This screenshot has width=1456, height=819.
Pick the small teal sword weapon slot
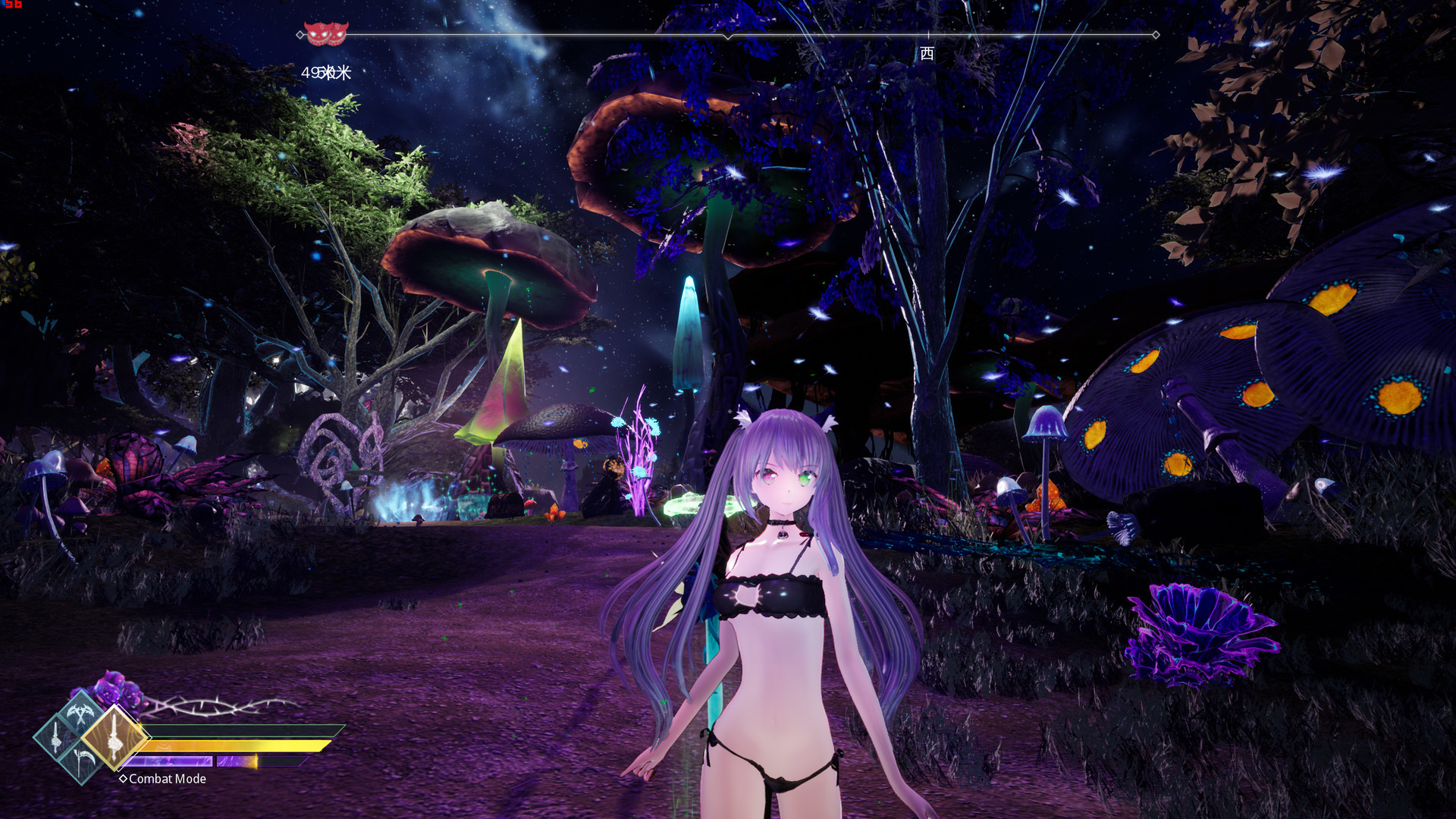(x=56, y=737)
